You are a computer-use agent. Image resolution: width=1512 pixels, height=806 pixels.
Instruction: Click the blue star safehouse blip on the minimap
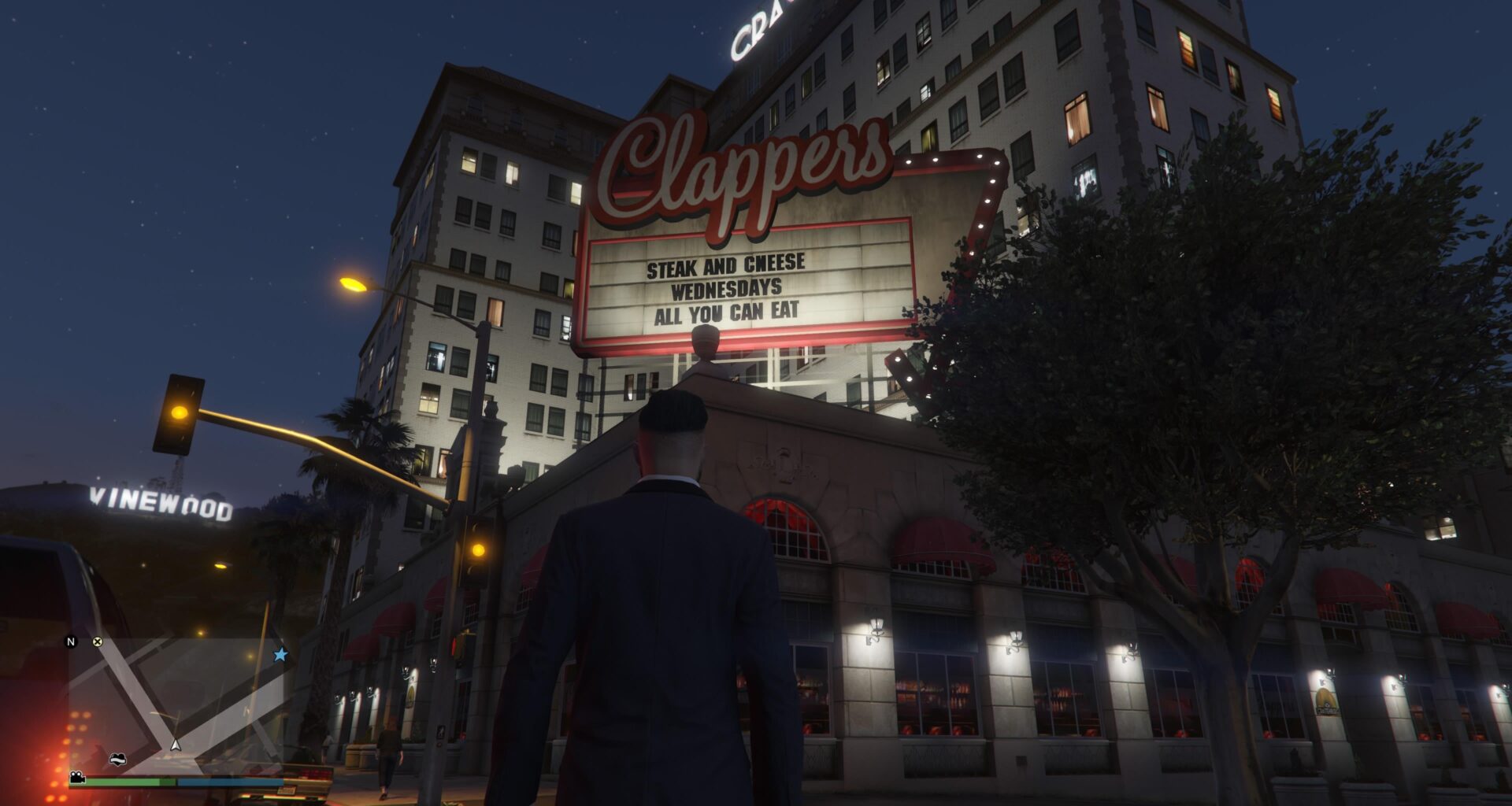[x=280, y=654]
